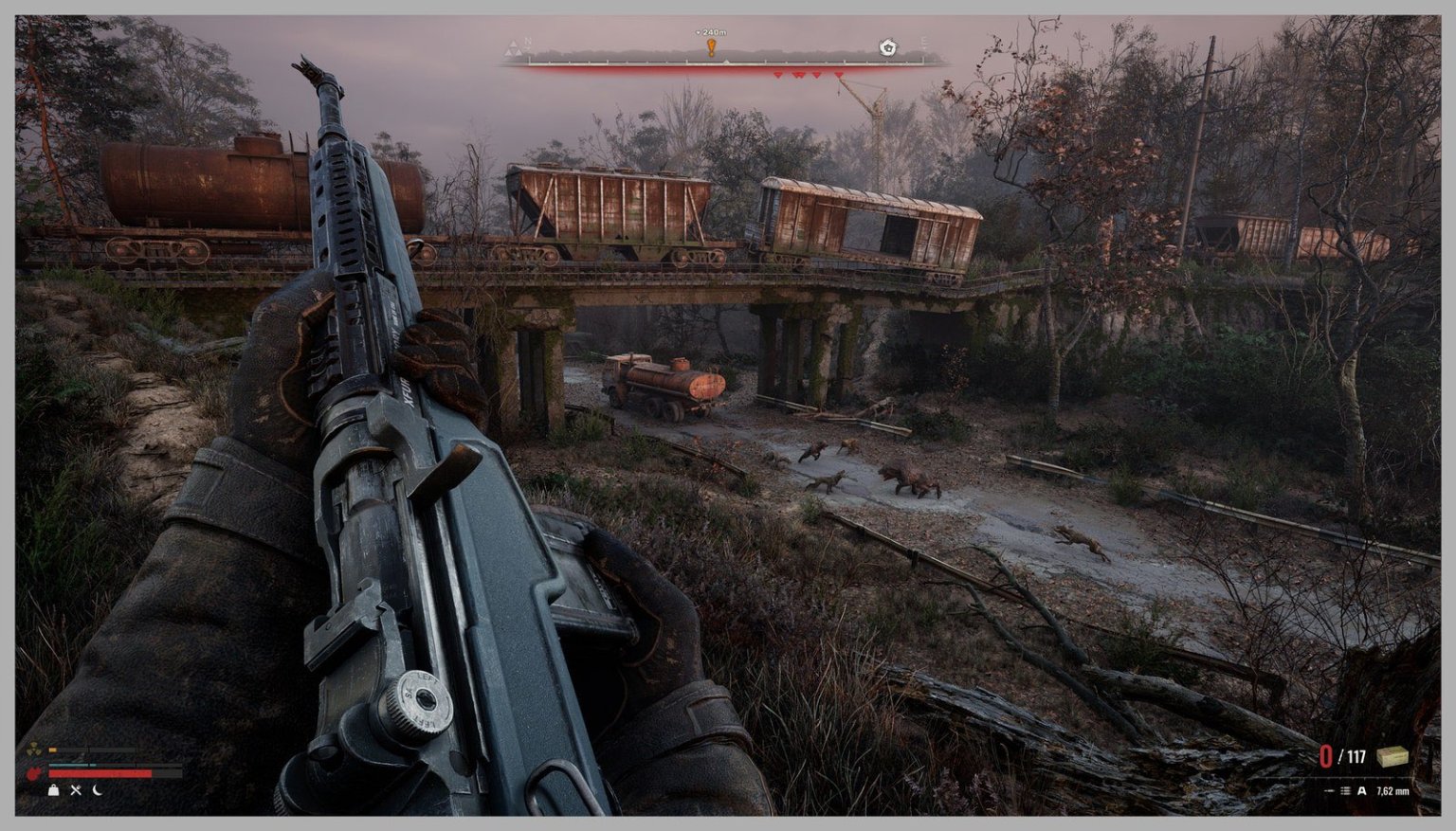This screenshot has width=1456, height=831.
Task: Click the yellow segment above the health bar
Action: (x=52, y=750)
